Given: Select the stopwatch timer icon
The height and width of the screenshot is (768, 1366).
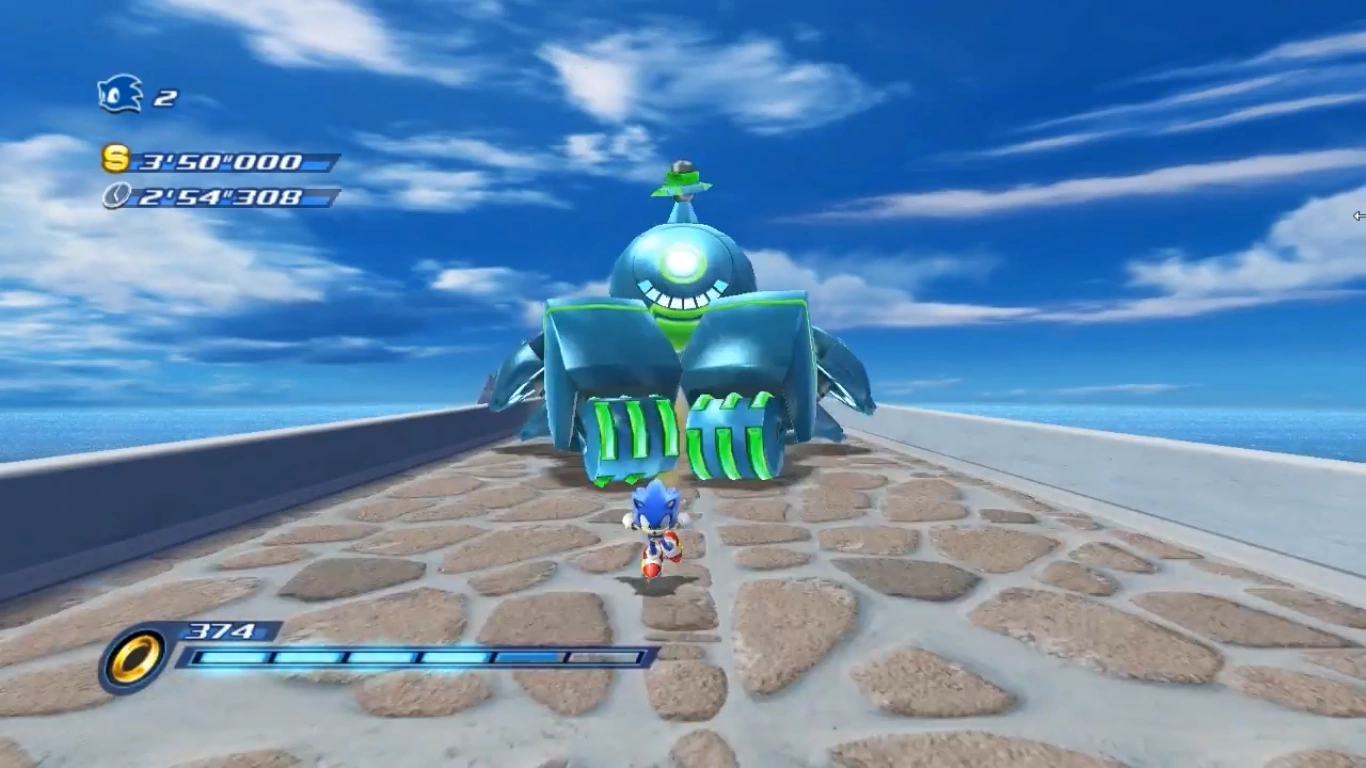Looking at the screenshot, I should pos(116,195).
